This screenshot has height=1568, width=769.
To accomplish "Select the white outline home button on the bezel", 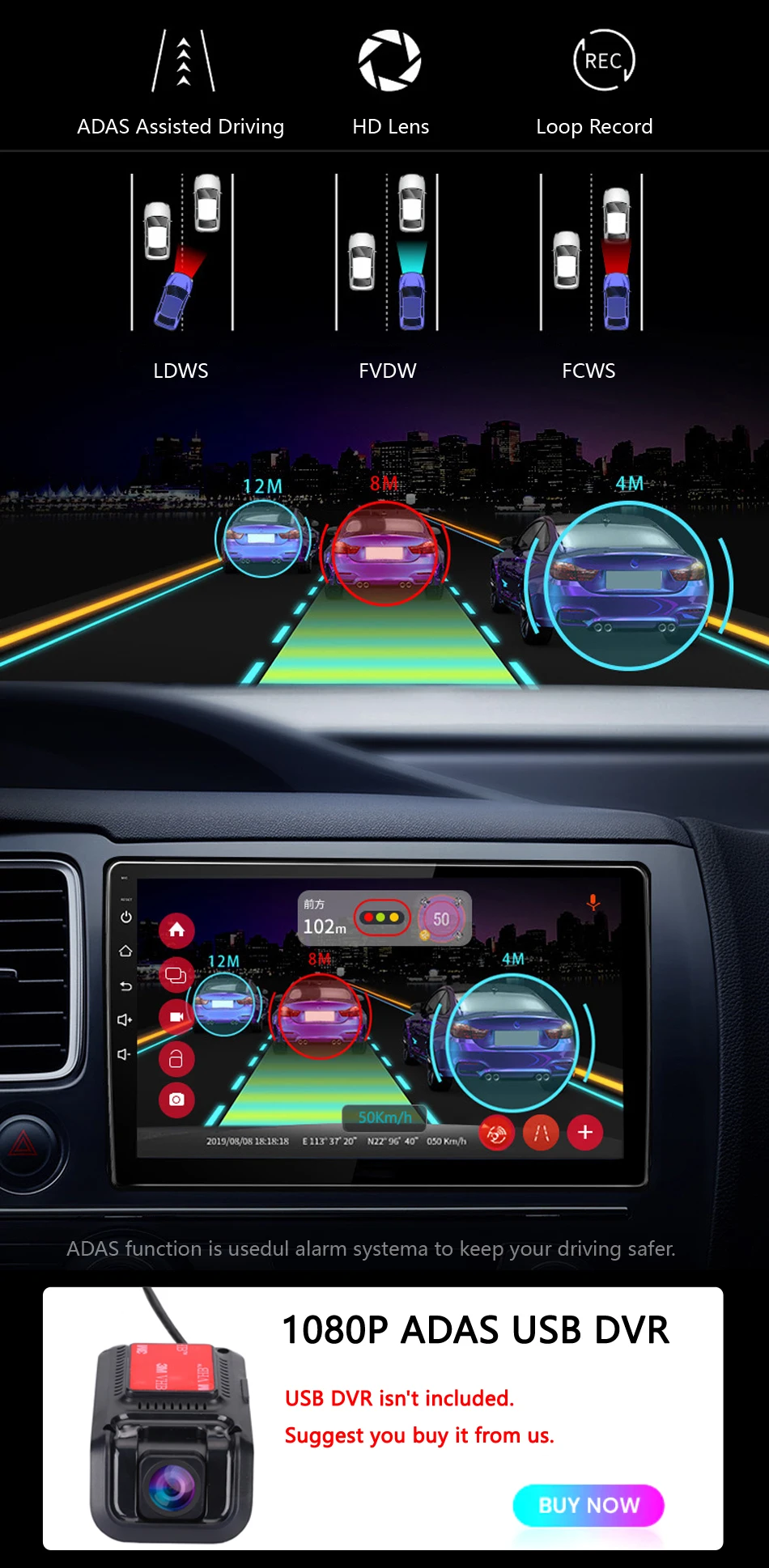I will (125, 951).
